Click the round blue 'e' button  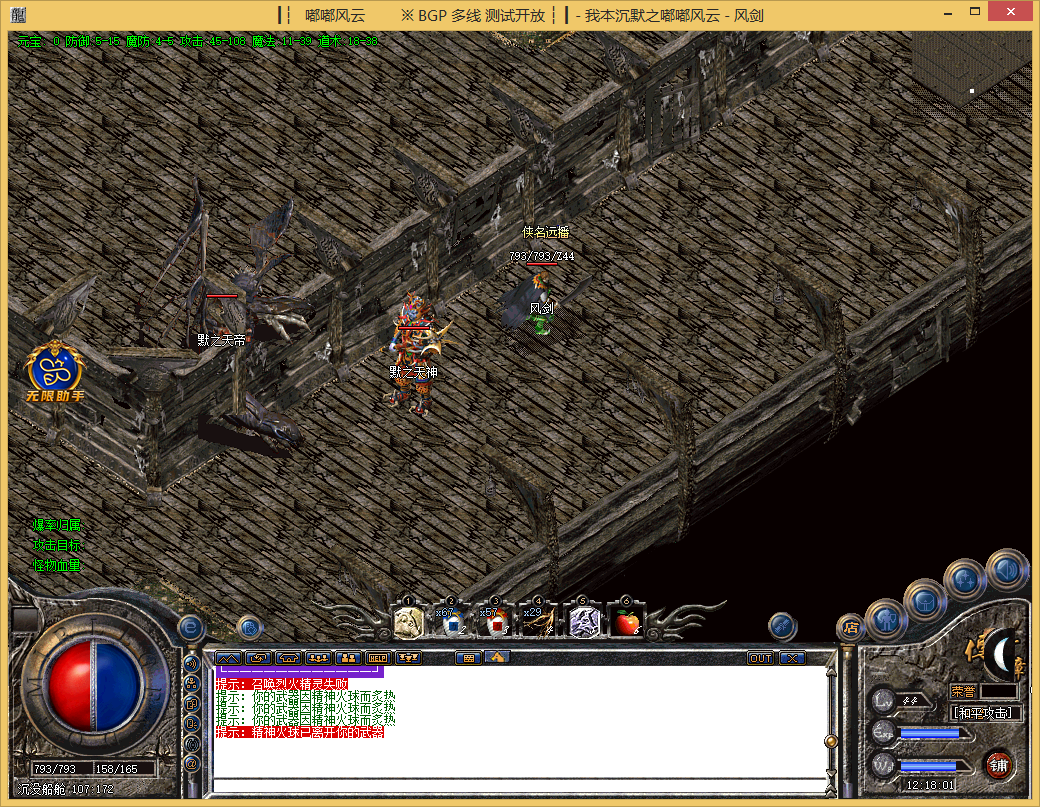[191, 627]
